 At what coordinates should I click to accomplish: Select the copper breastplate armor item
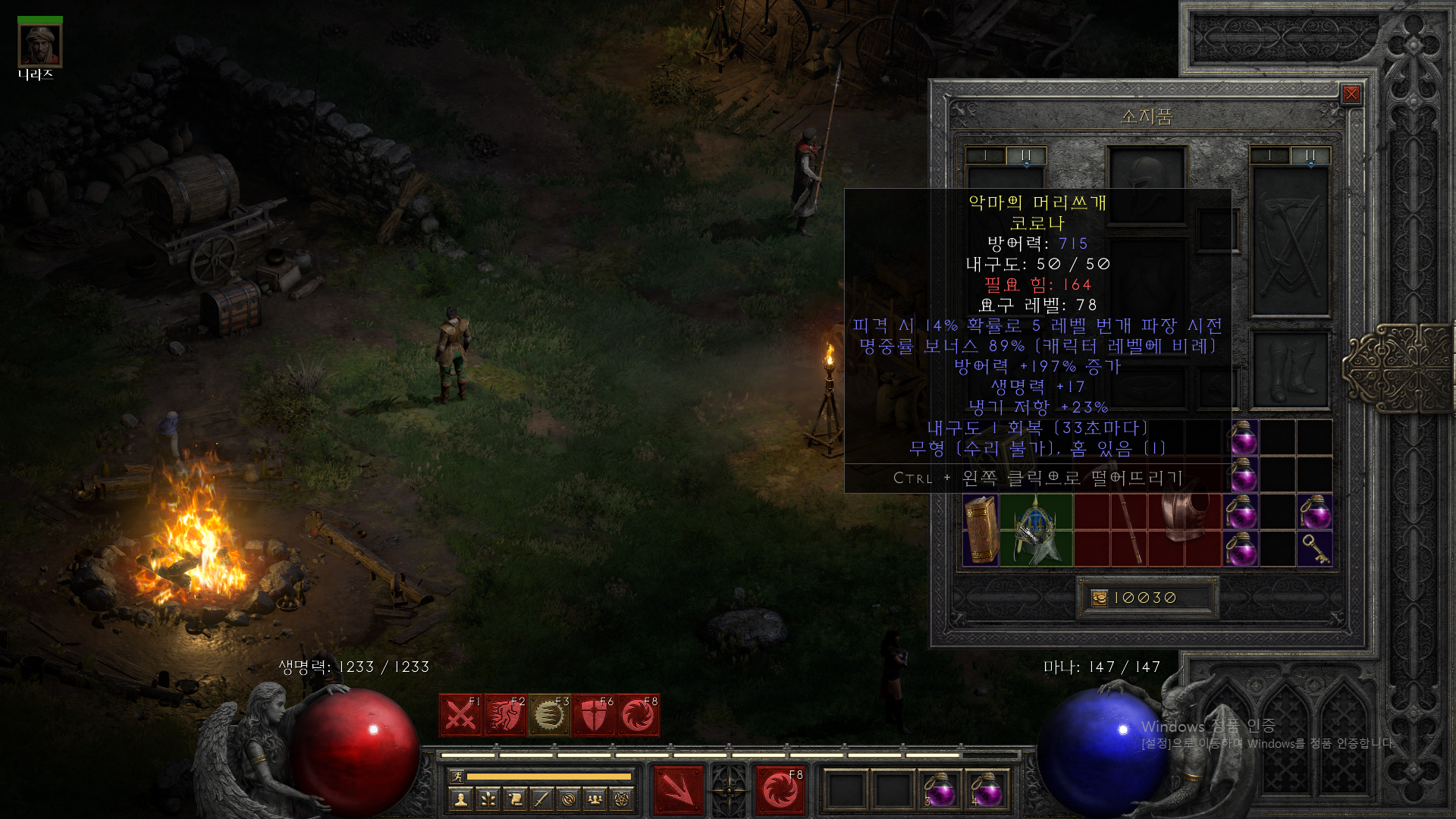pyautogui.click(x=1185, y=516)
